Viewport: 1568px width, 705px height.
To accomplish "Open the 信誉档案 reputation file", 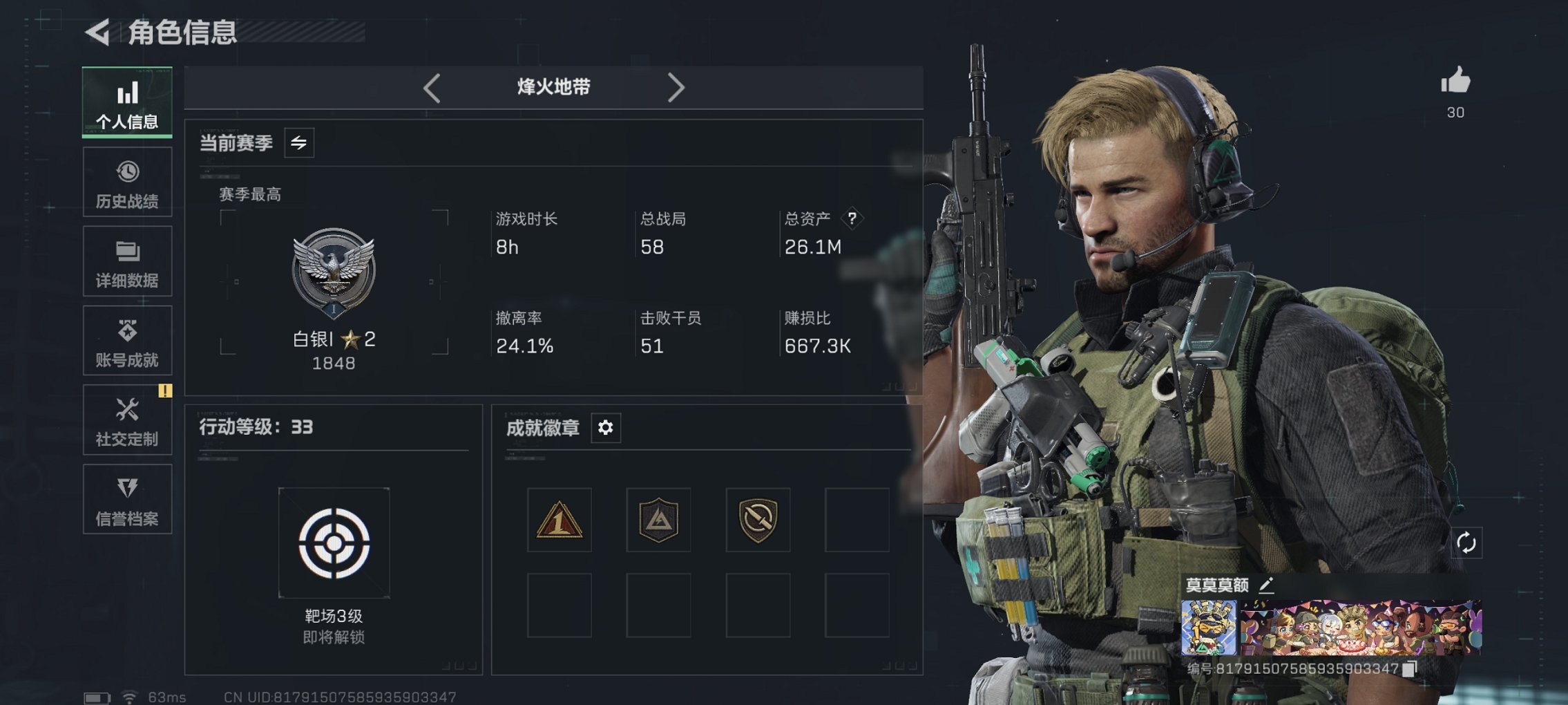I will (126, 499).
